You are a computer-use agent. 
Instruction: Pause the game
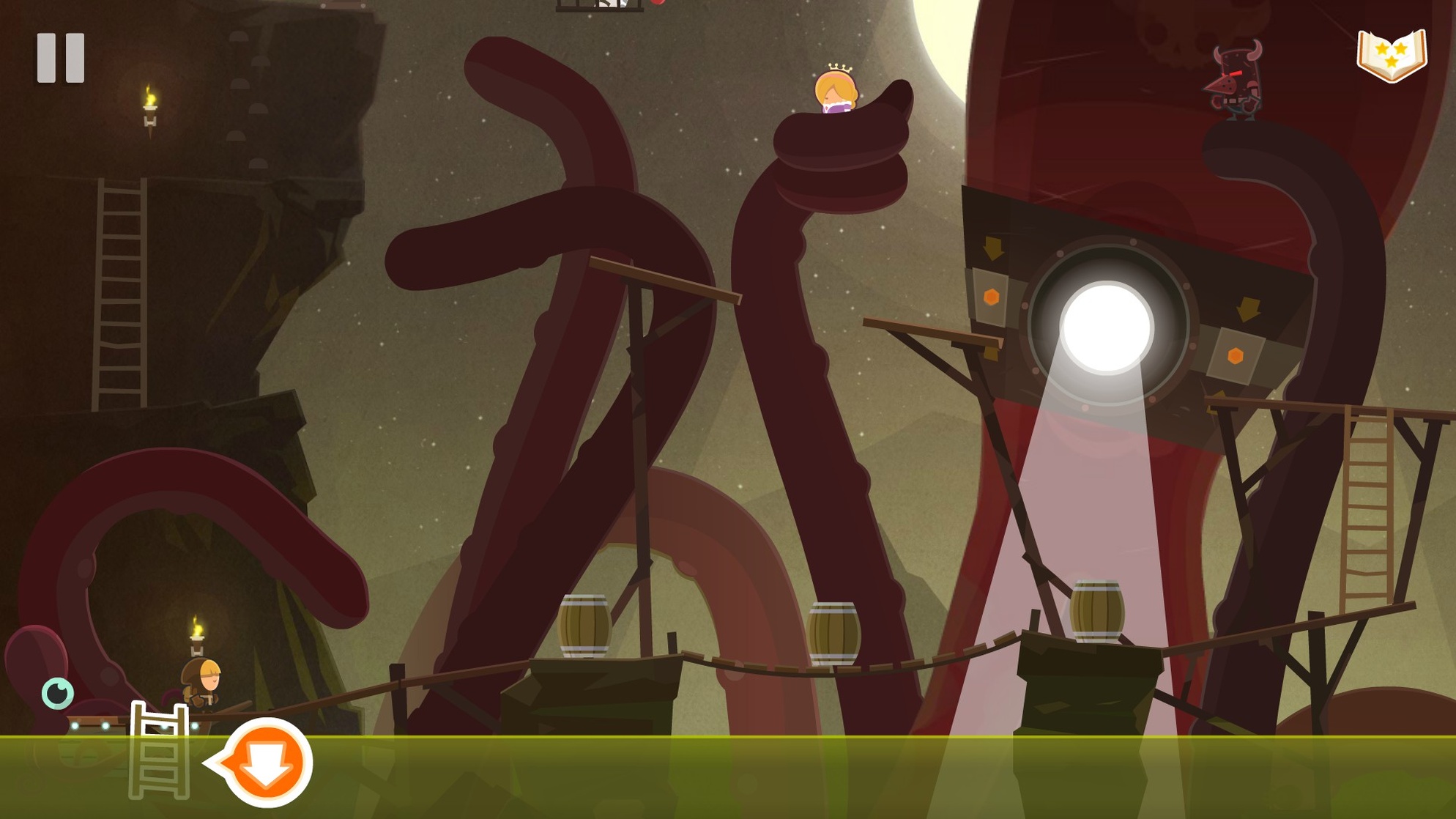61,58
